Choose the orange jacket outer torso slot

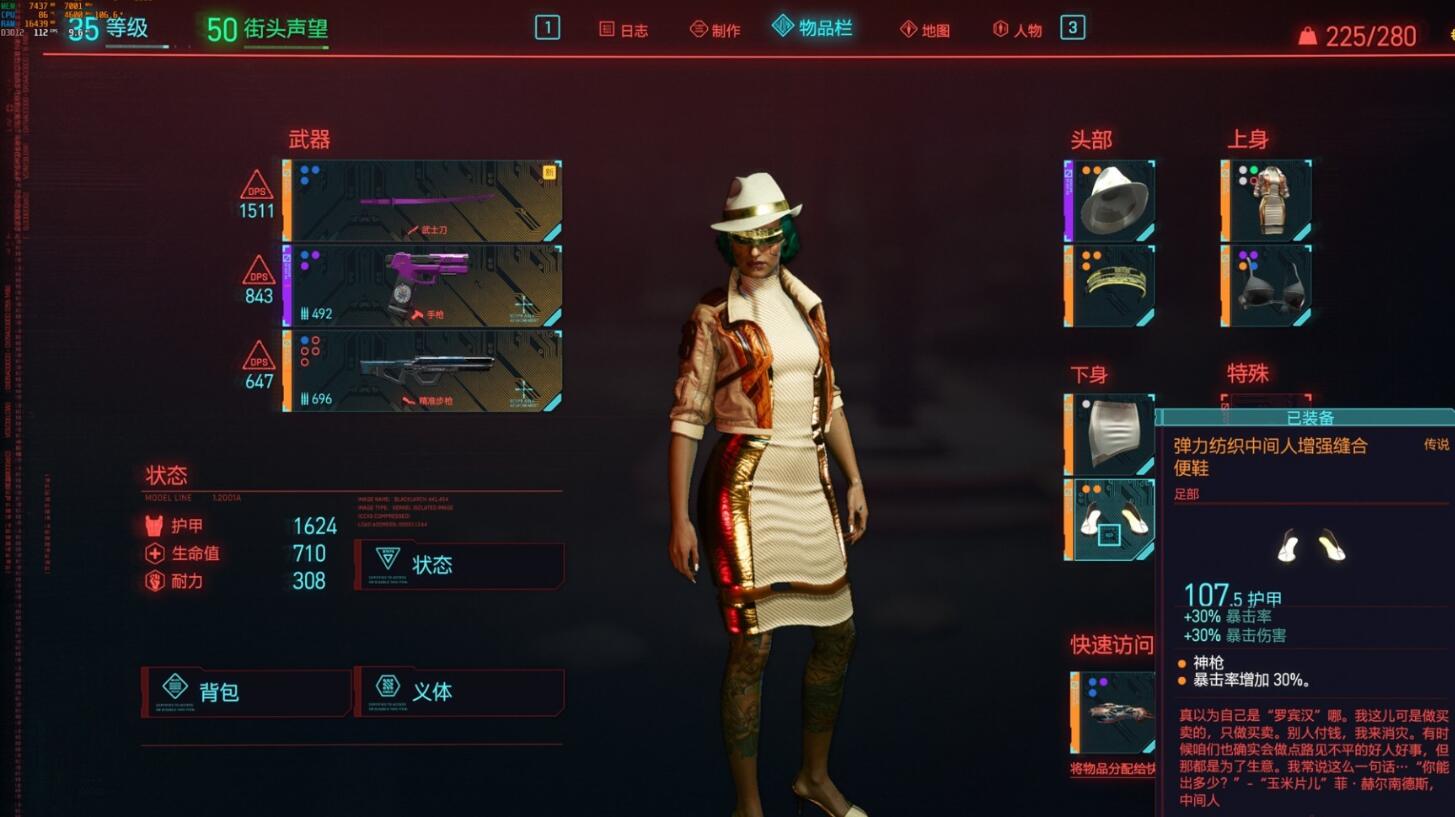click(x=1267, y=201)
